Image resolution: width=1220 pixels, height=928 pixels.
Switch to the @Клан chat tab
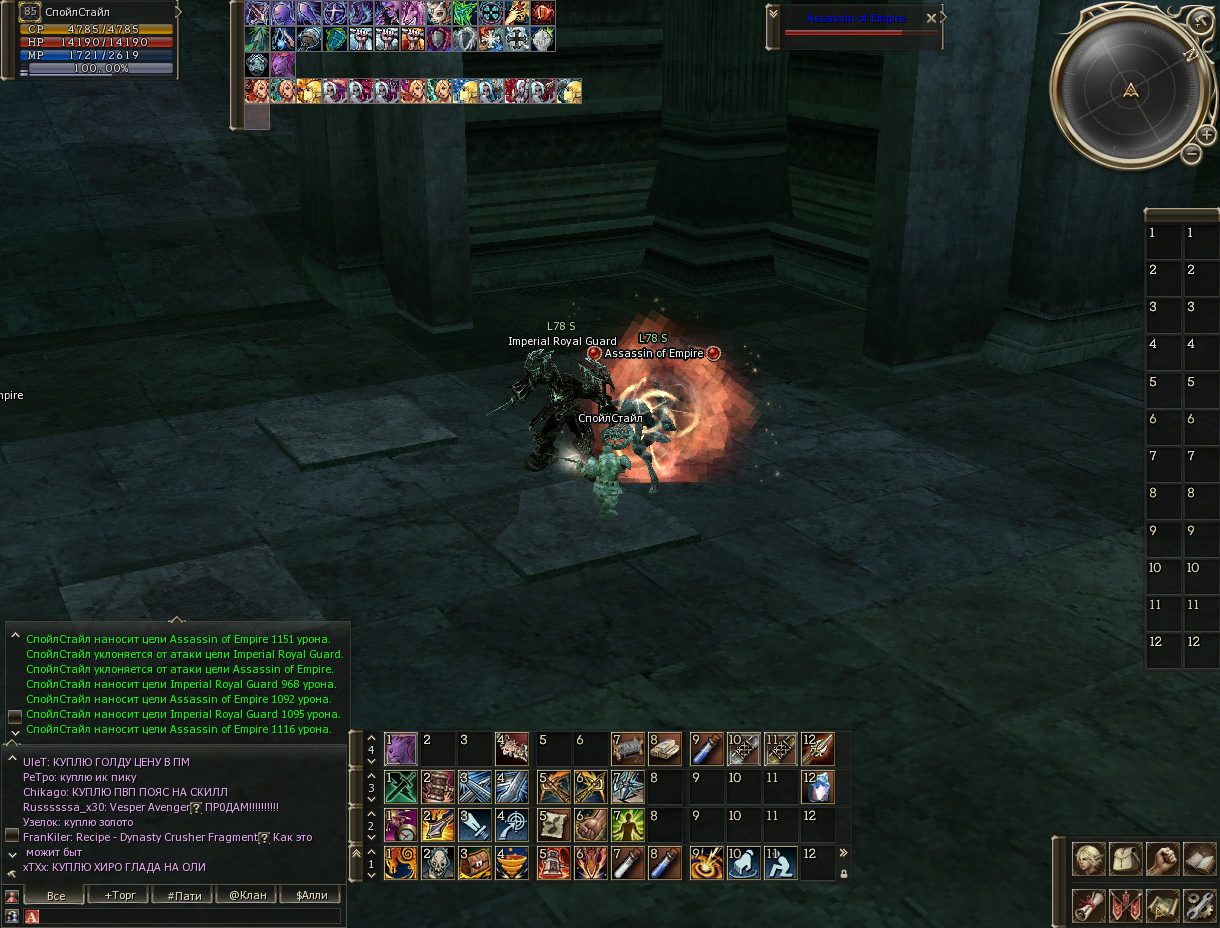[x=248, y=895]
